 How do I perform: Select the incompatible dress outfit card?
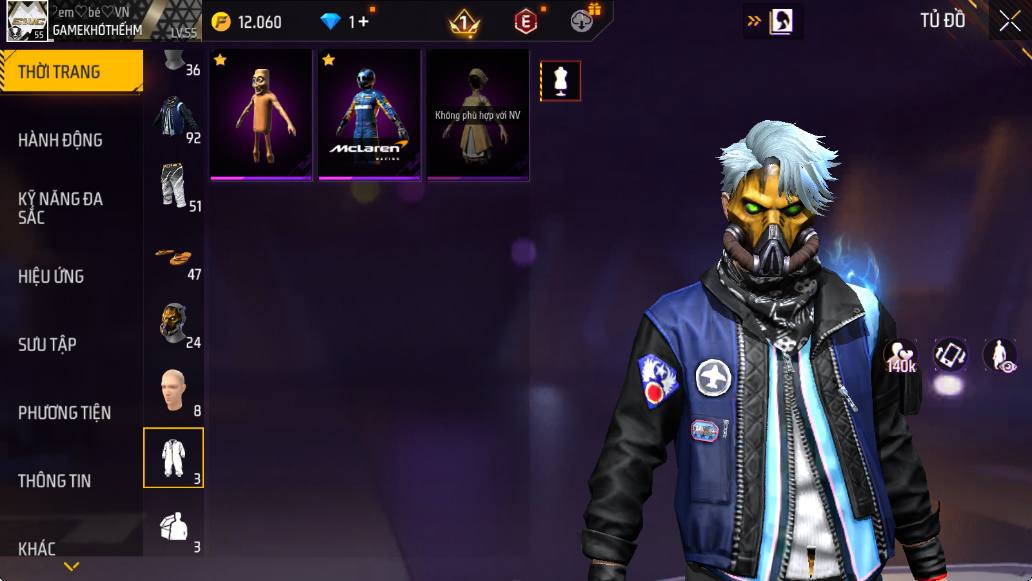478,114
